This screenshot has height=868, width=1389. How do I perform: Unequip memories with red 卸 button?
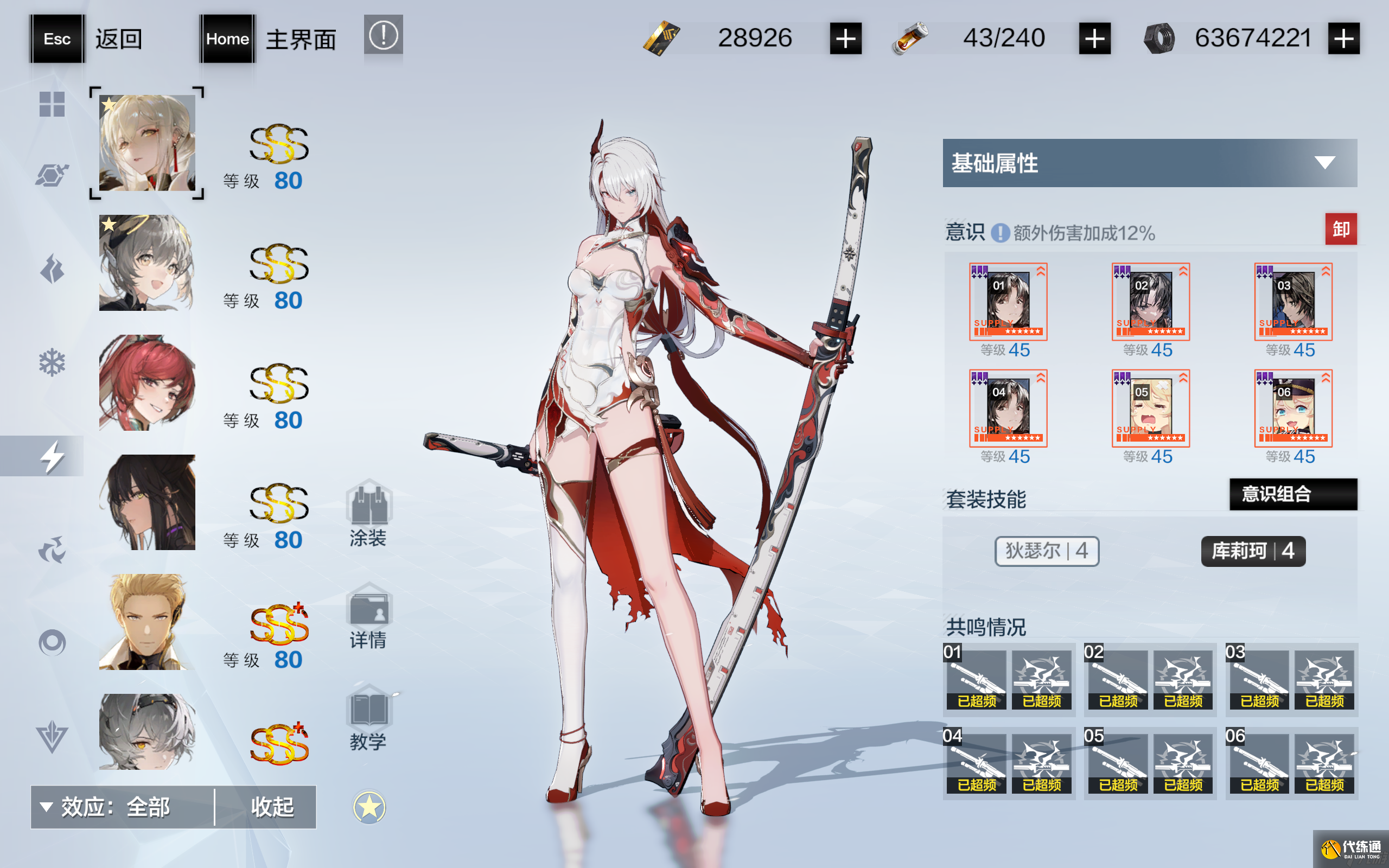click(1340, 229)
